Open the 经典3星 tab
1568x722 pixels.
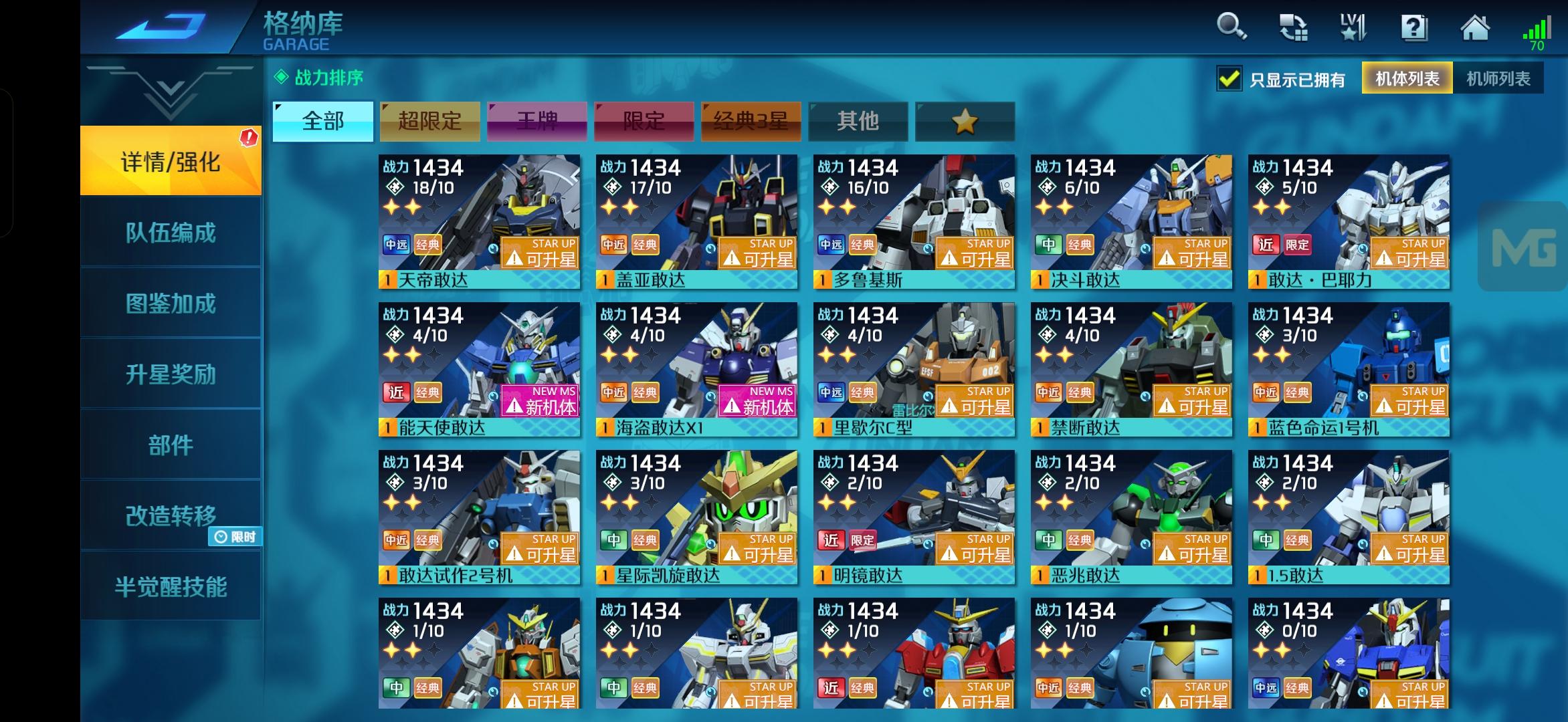click(x=751, y=122)
